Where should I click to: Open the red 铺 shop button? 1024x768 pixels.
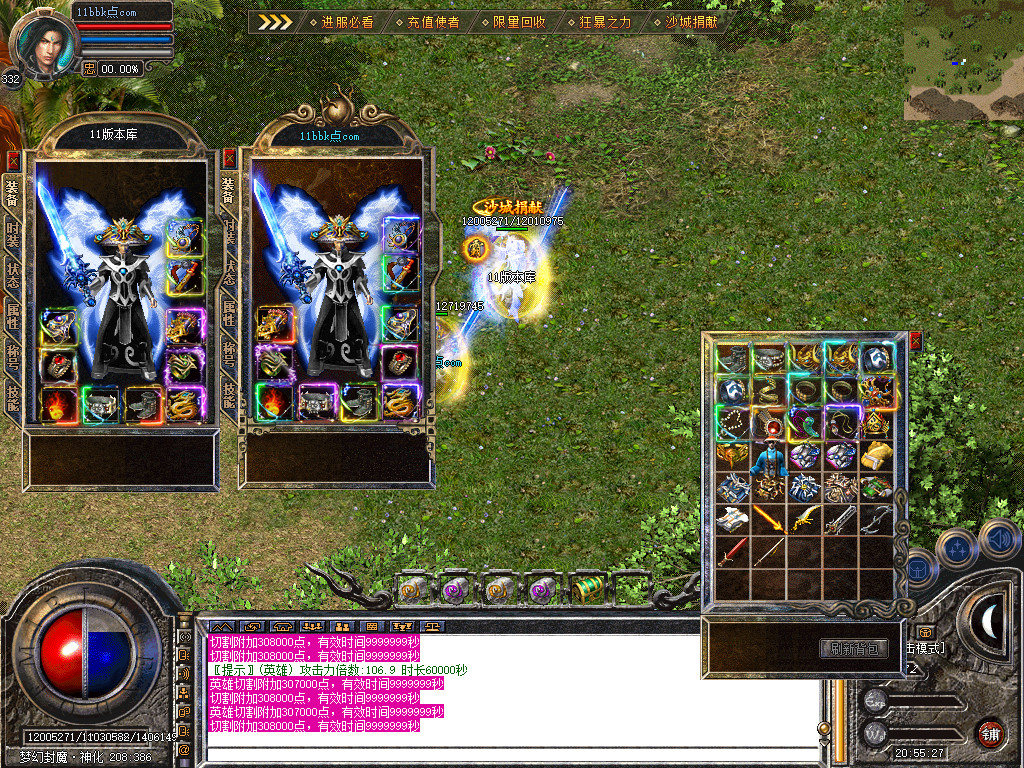pyautogui.click(x=990, y=732)
